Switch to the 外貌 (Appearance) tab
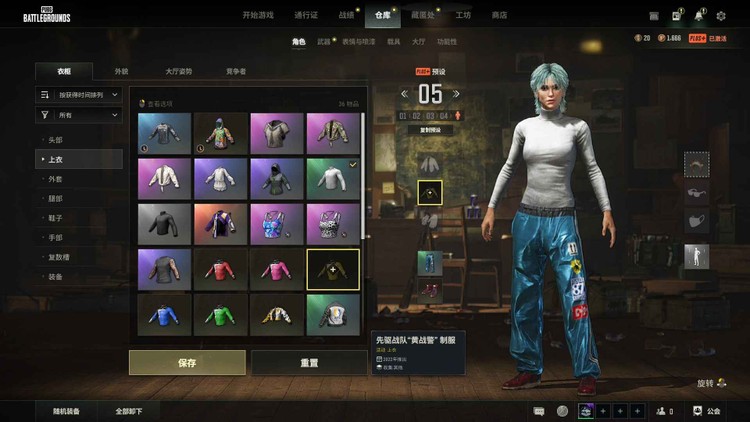The height and width of the screenshot is (422, 750). (x=121, y=71)
